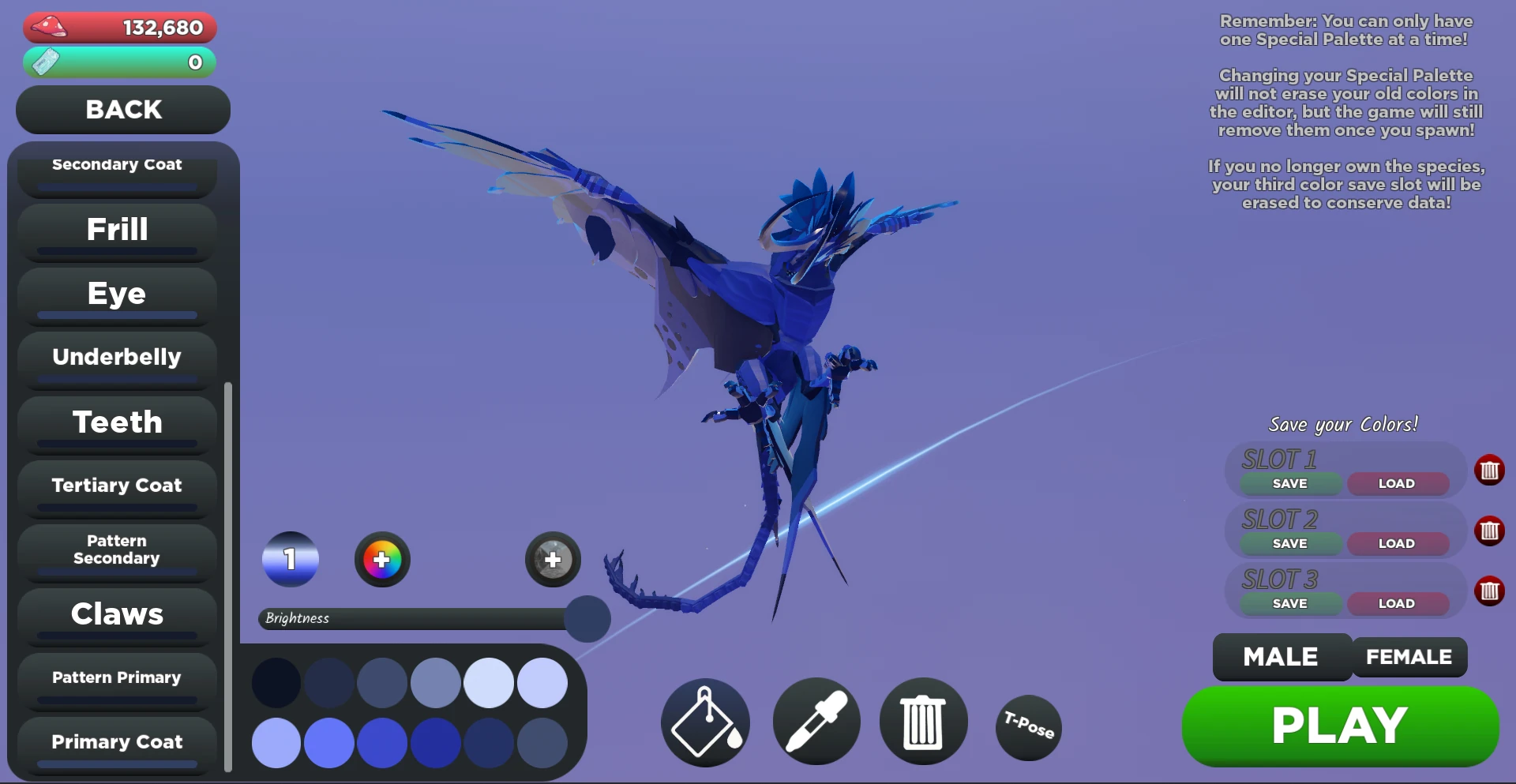Open the rainbow custom color wheel
The height and width of the screenshot is (784, 1516).
382,559
